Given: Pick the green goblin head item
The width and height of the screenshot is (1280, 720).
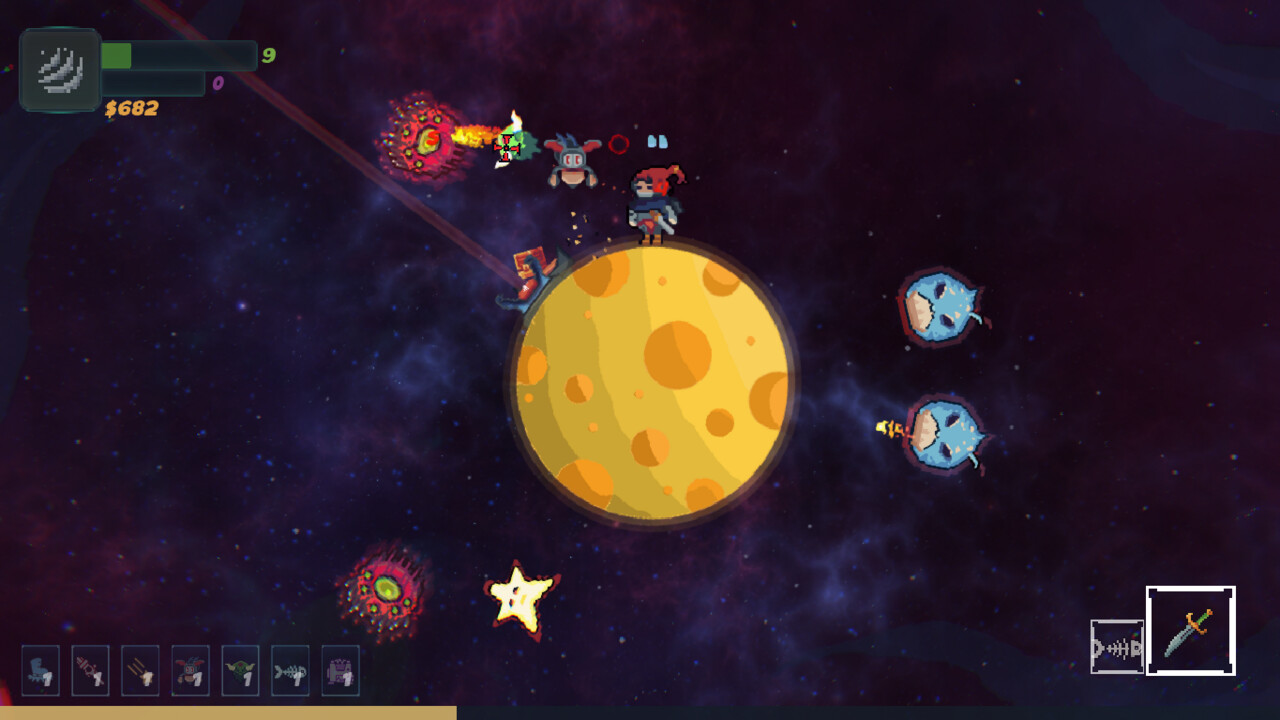Looking at the screenshot, I should pyautogui.click(x=240, y=670).
